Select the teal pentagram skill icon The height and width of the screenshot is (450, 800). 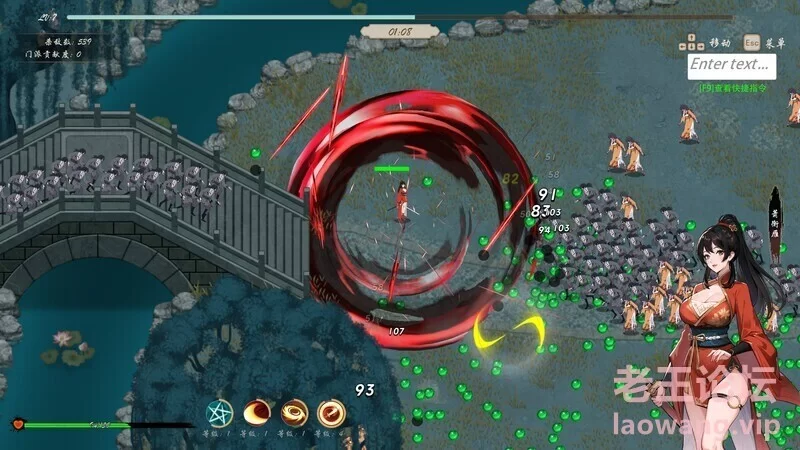(219, 412)
